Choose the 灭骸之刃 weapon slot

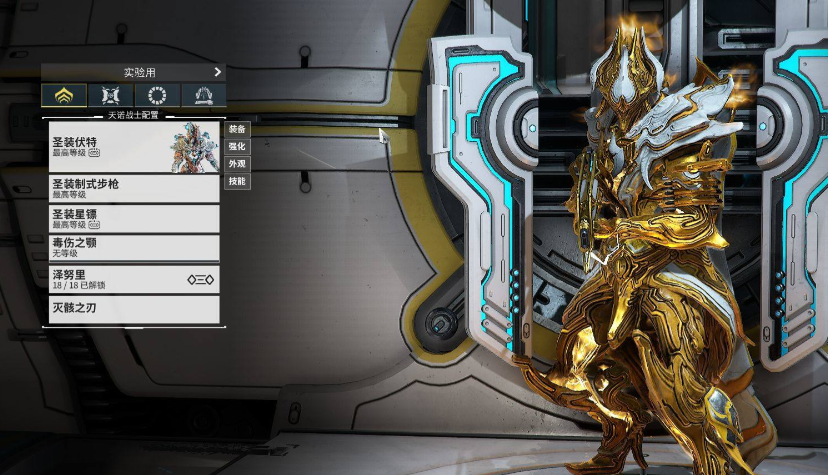[134, 309]
